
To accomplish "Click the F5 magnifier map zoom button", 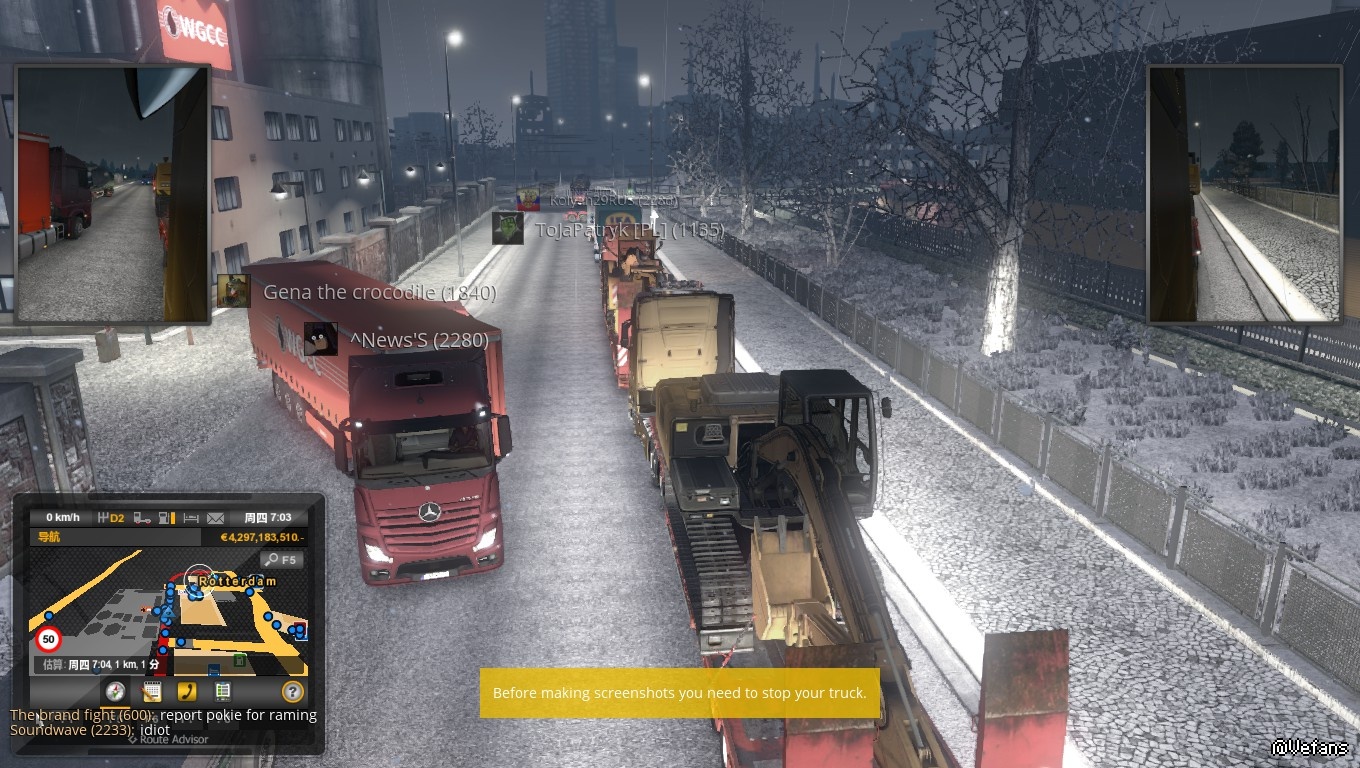I will pos(281,560).
